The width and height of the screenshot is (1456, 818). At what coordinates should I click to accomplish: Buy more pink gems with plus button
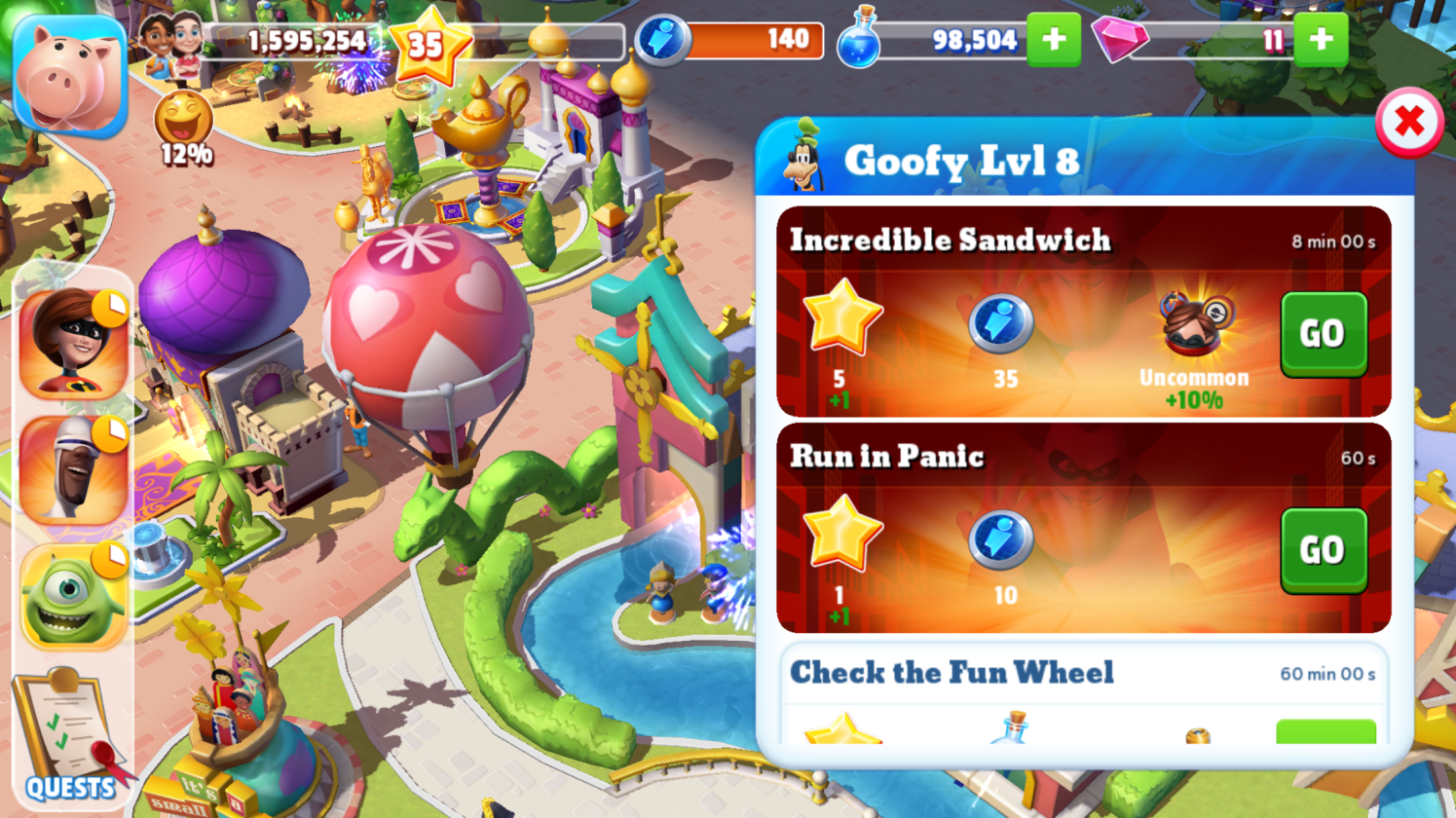[x=1321, y=40]
